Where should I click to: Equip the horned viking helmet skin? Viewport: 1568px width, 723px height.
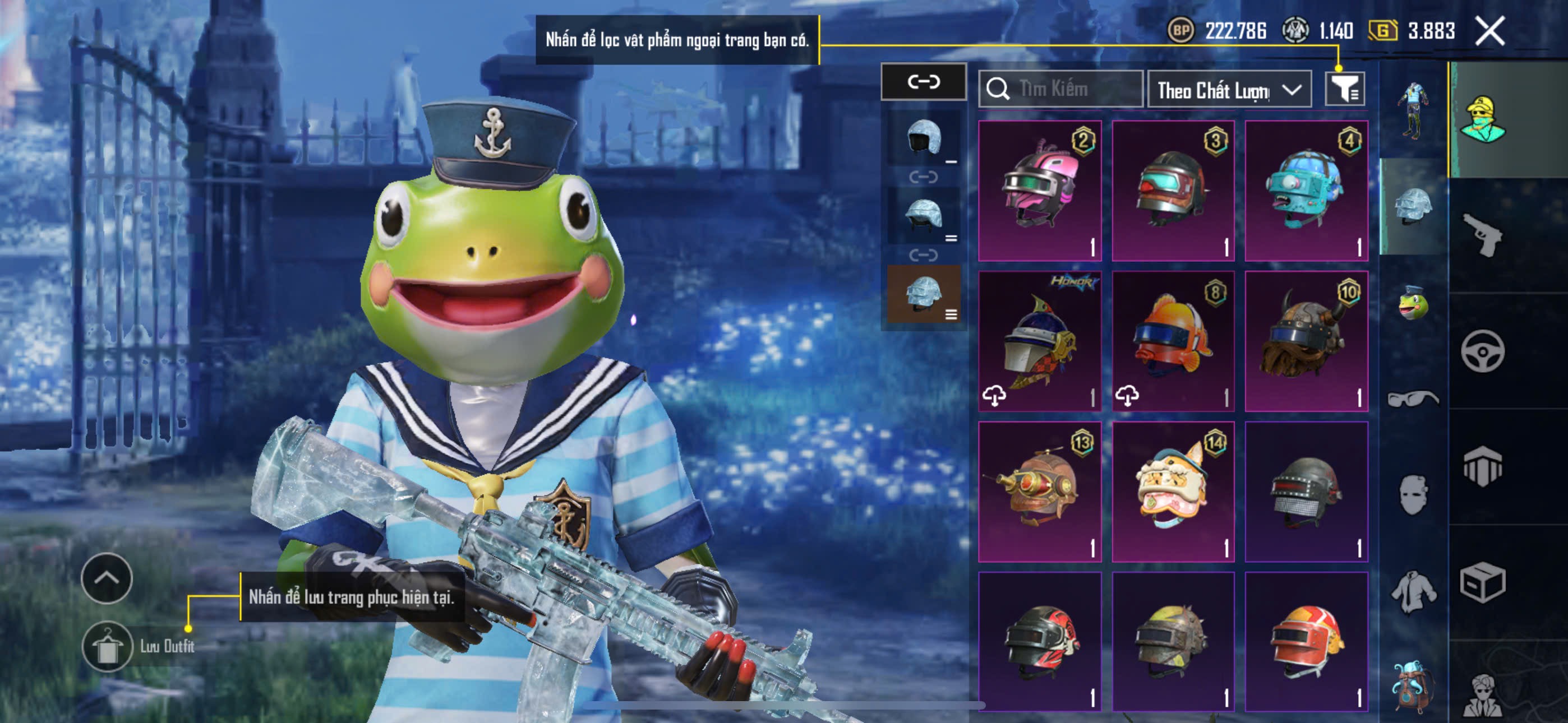click(x=1306, y=341)
